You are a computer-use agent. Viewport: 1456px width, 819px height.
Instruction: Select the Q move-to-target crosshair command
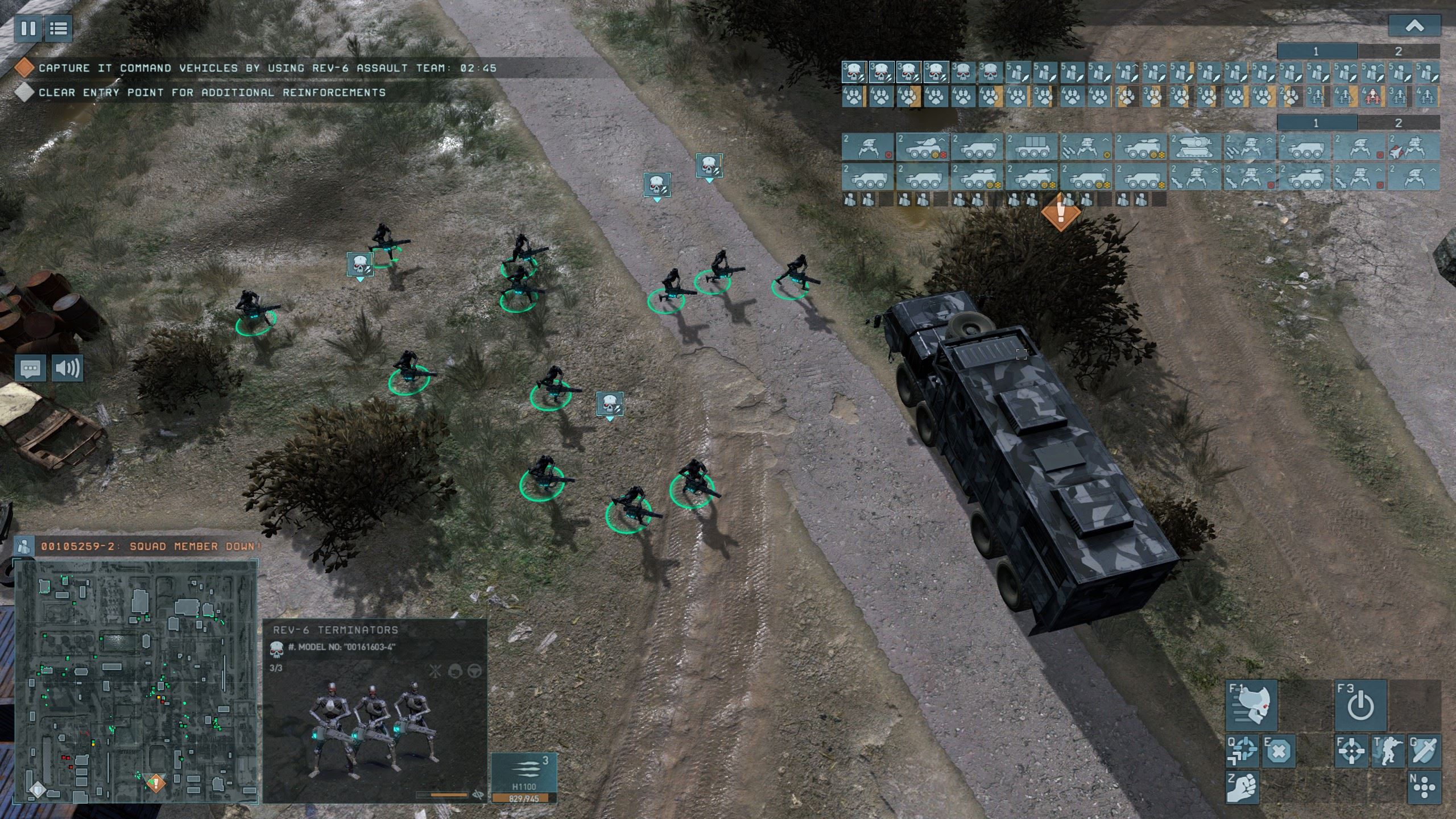(x=1243, y=751)
